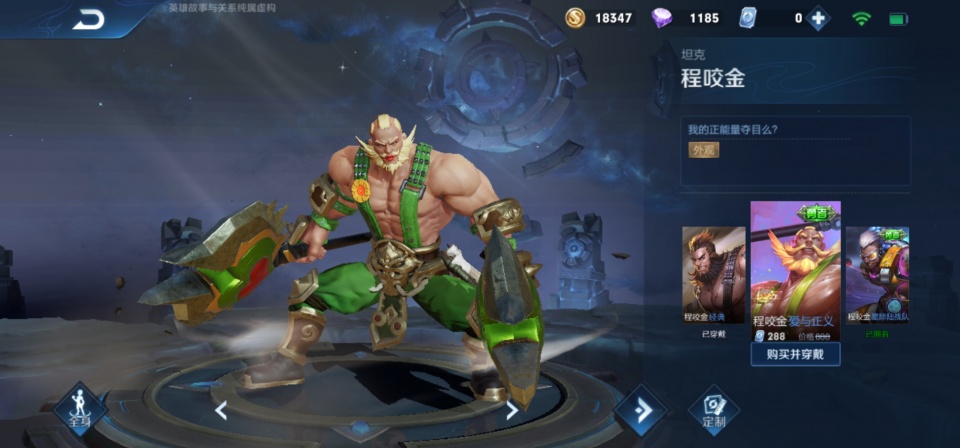Tap the purple diamond currency icon
Image resolution: width=960 pixels, height=448 pixels.
(x=662, y=18)
